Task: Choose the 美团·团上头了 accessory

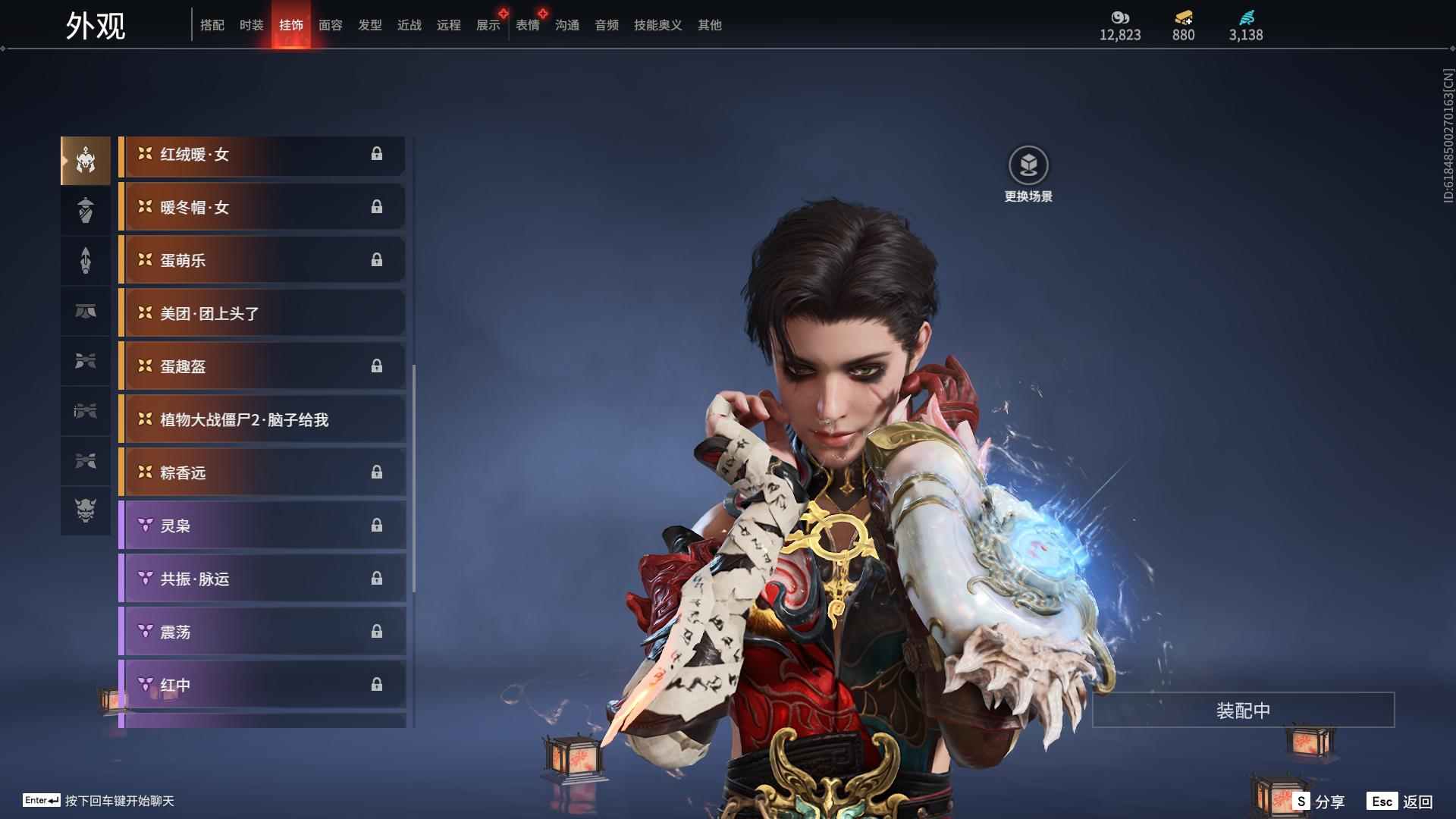Action: (262, 314)
